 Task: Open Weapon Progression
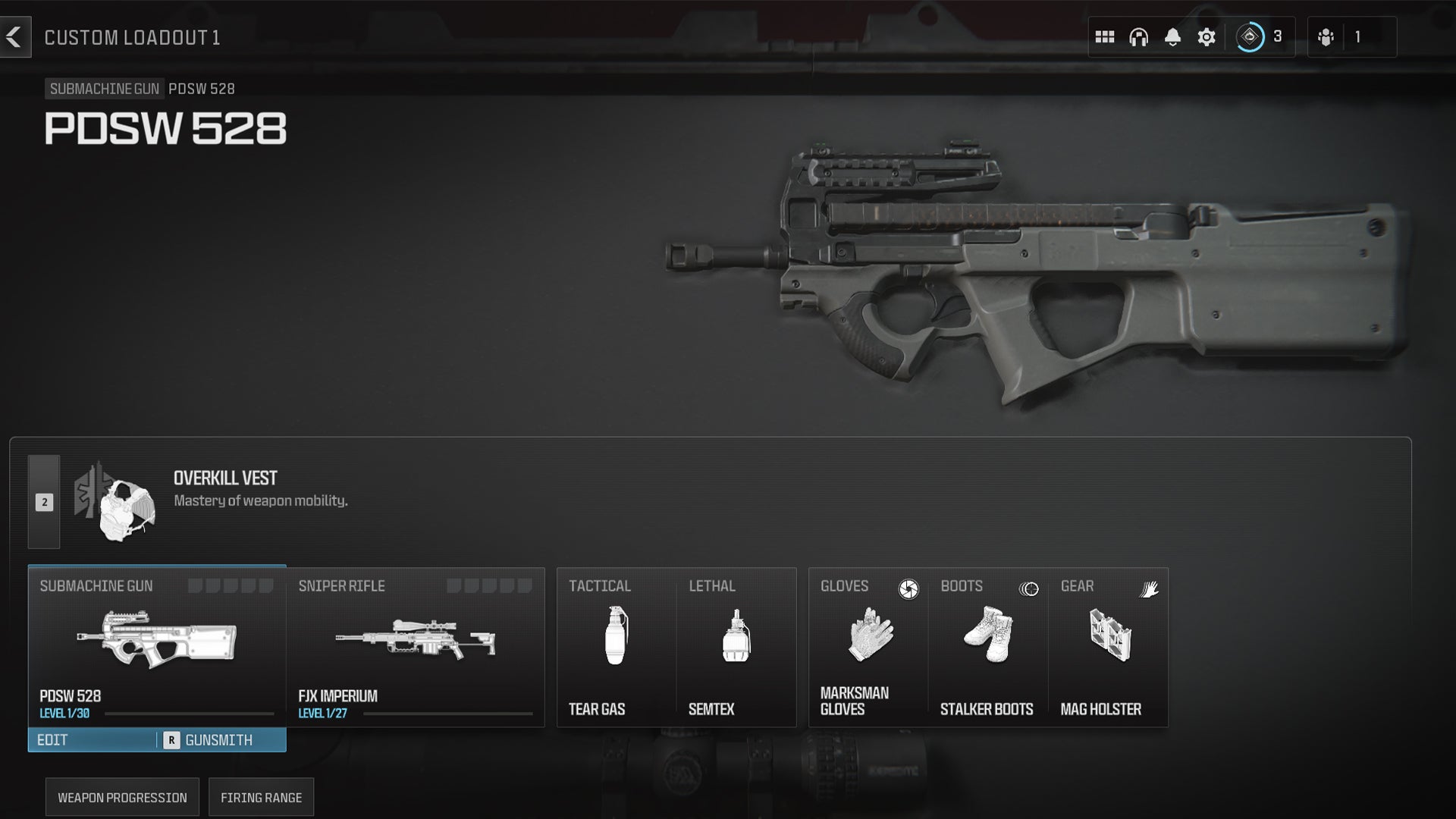121,796
